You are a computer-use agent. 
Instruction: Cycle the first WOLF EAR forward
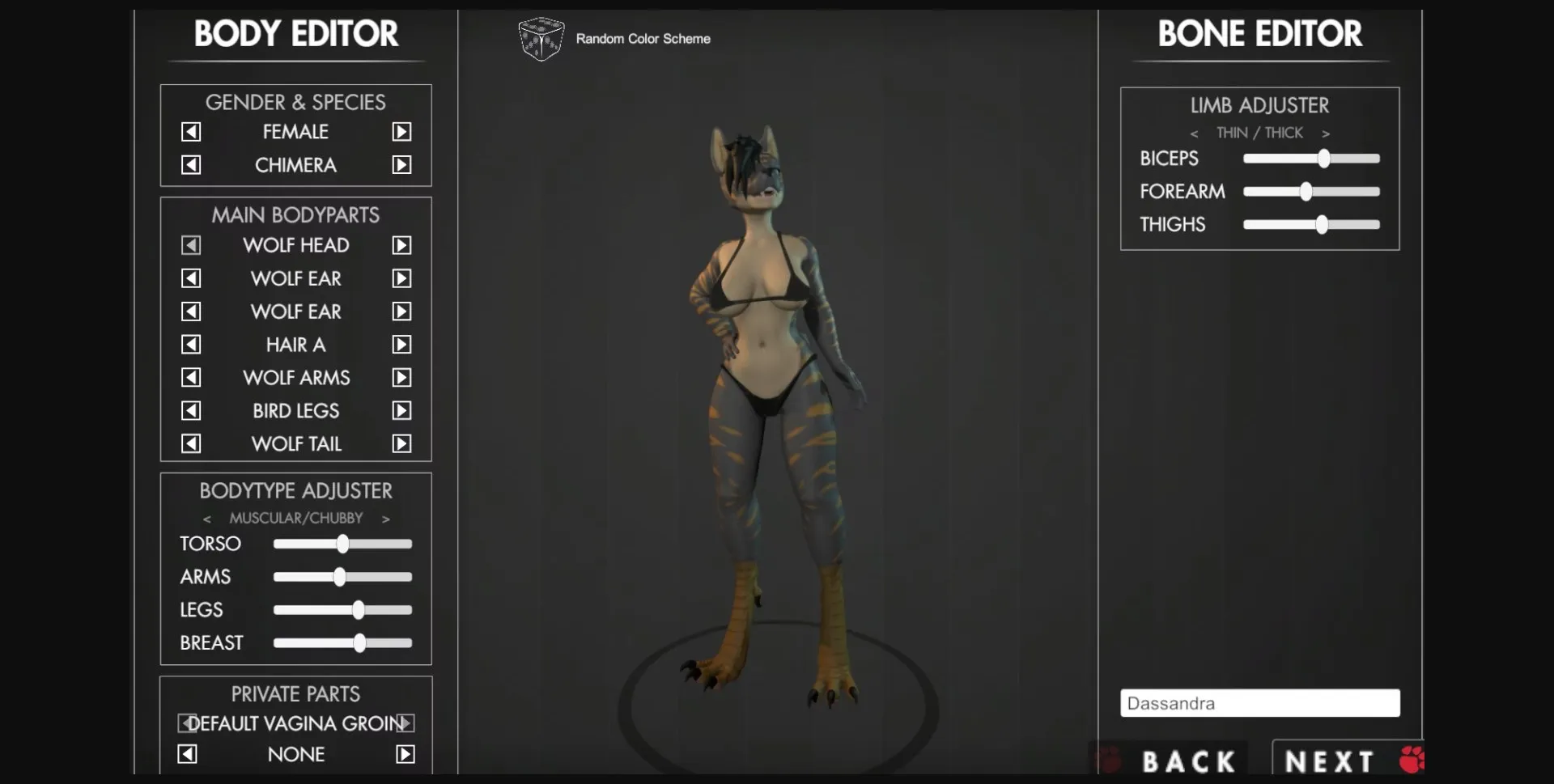402,278
